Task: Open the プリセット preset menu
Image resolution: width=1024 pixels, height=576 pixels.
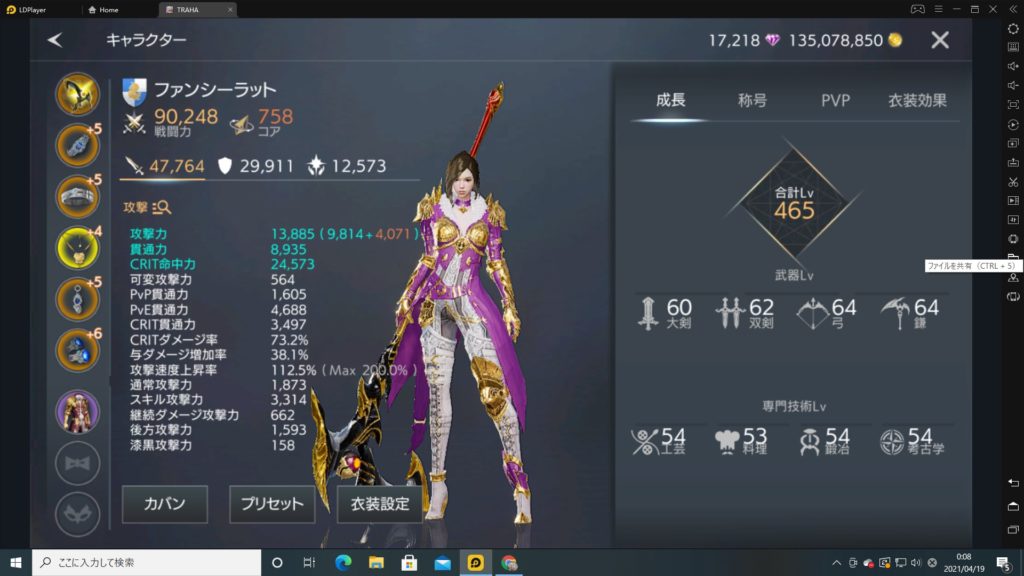Action: [x=272, y=504]
